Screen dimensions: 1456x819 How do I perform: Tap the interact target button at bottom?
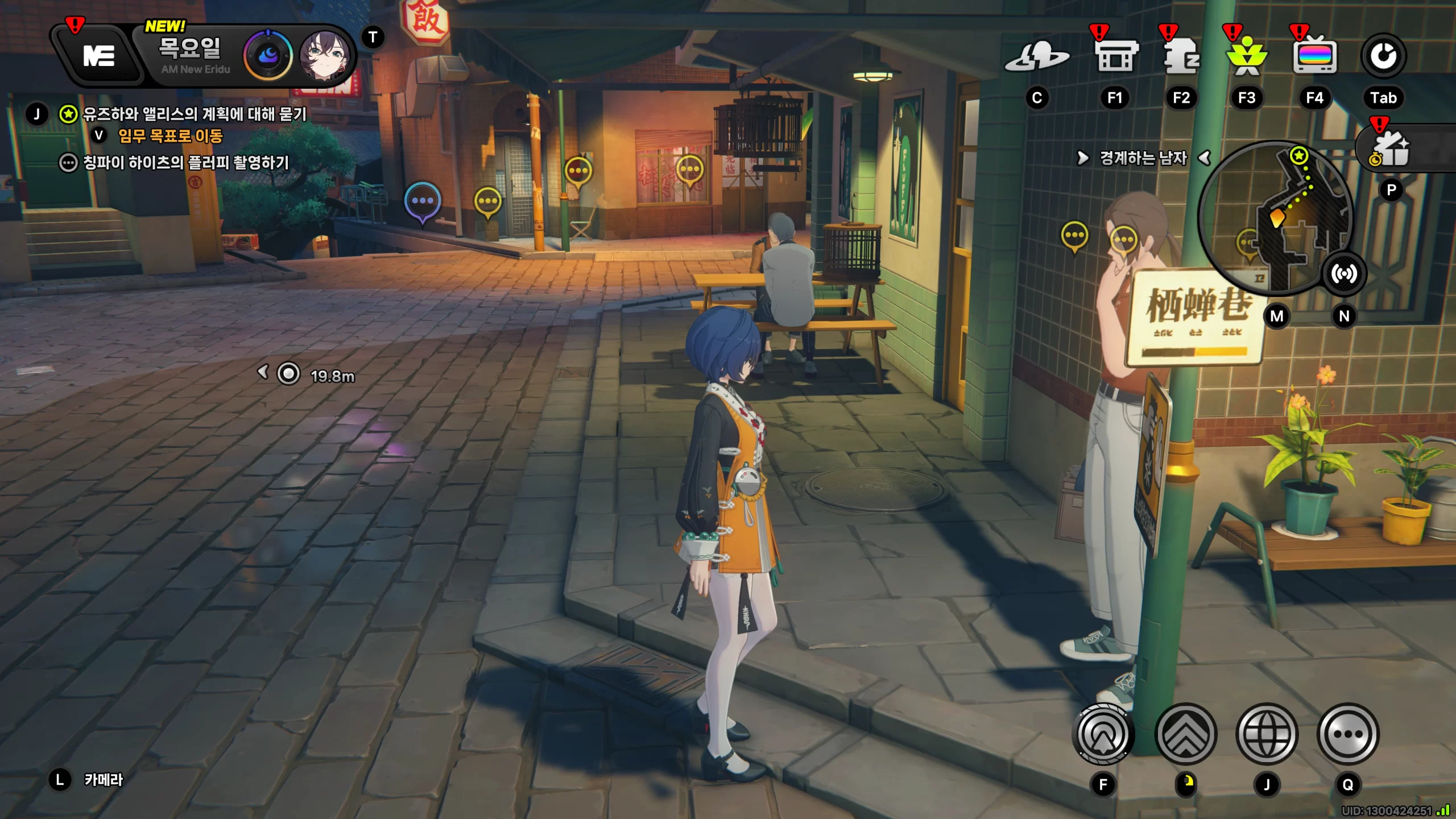click(x=1103, y=734)
